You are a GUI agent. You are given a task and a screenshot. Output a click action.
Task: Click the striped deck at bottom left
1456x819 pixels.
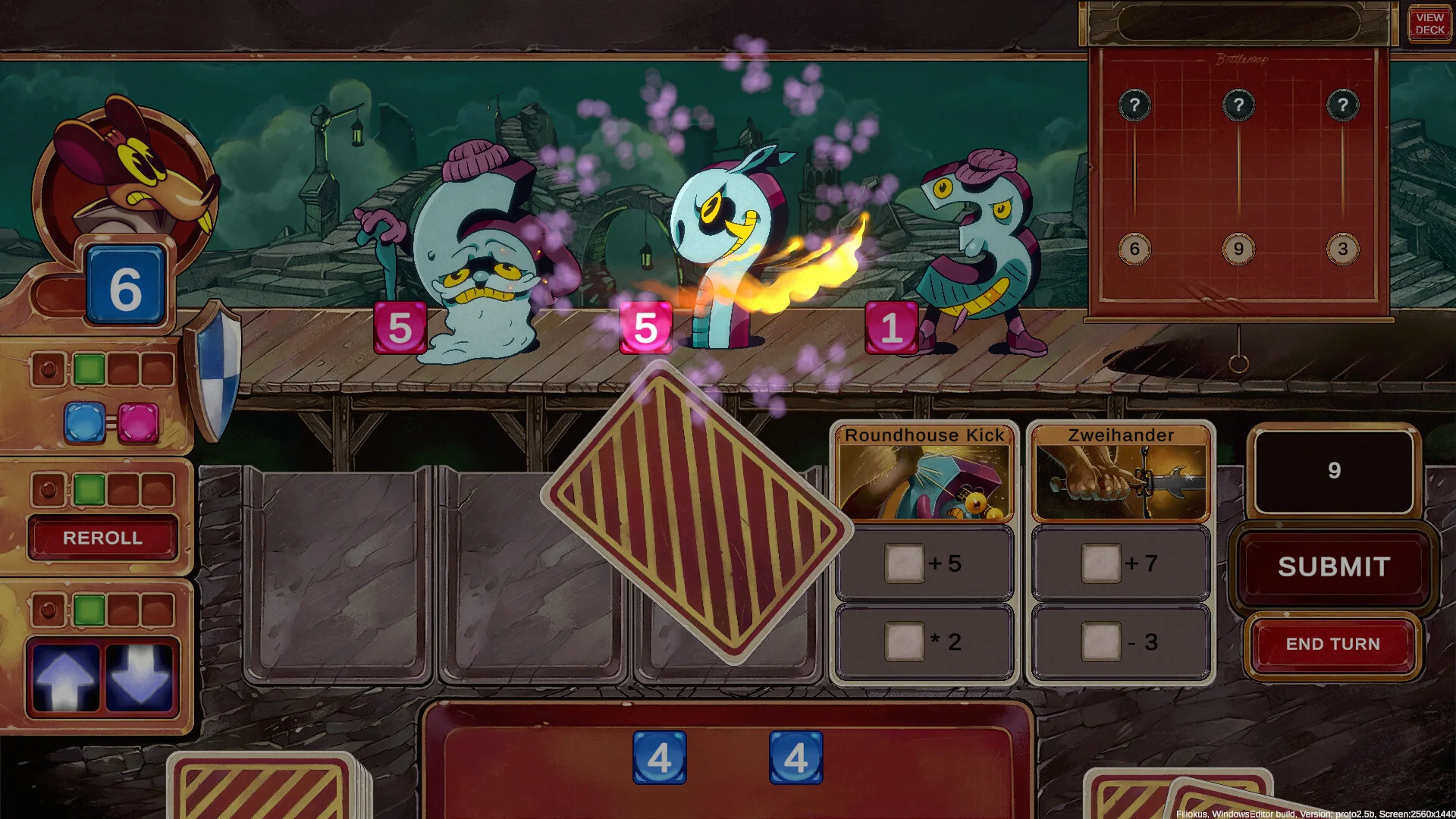[x=262, y=789]
